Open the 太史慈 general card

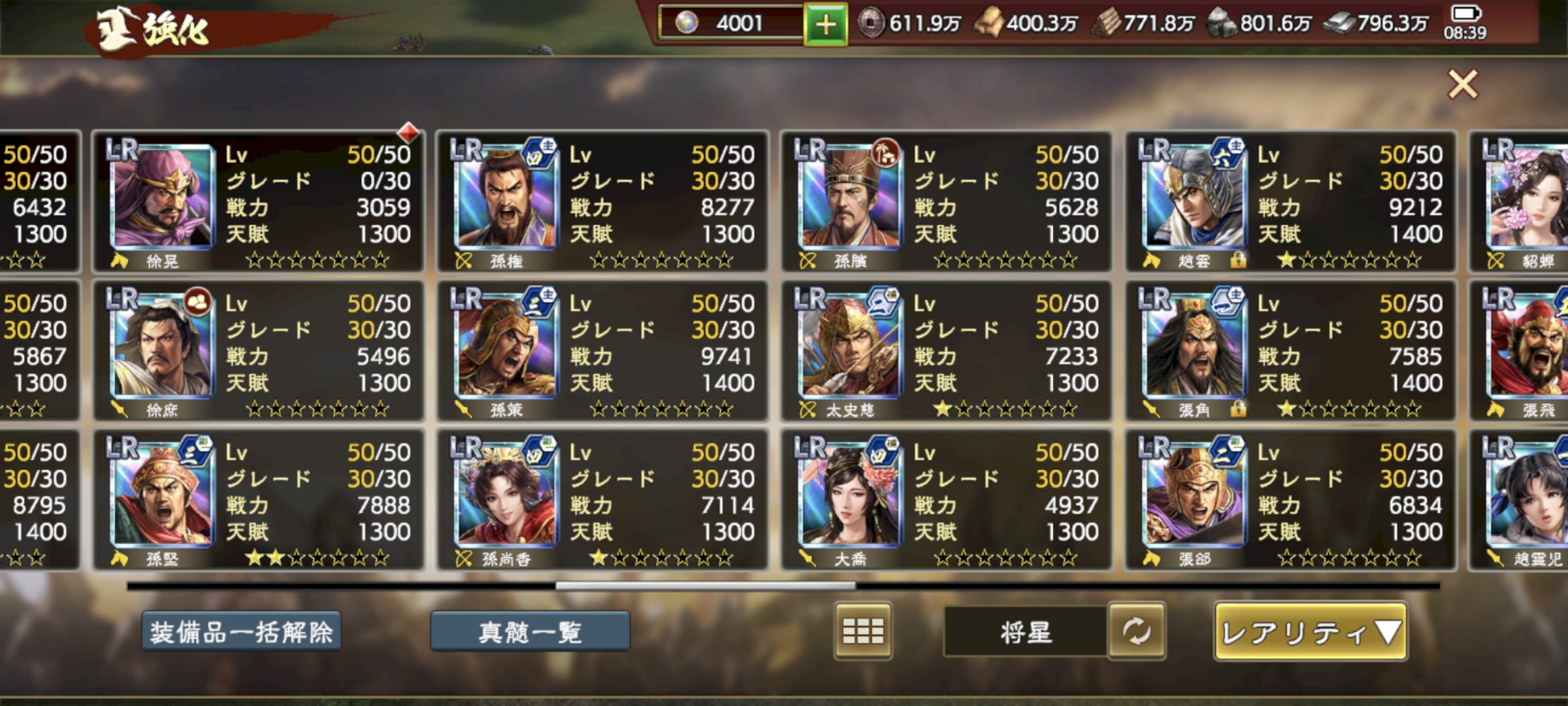click(x=946, y=350)
